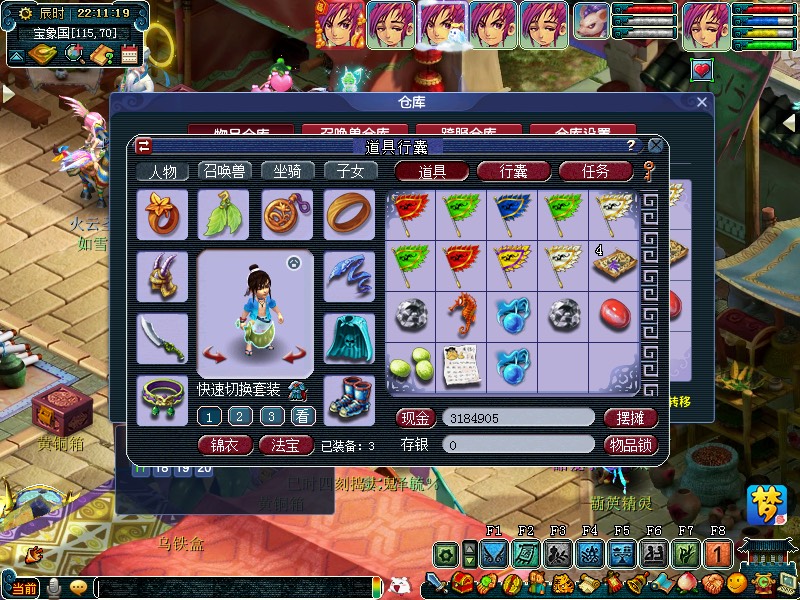This screenshot has width=800, height=600.
Task: Click the 摆摊 stall button
Action: 631,418
